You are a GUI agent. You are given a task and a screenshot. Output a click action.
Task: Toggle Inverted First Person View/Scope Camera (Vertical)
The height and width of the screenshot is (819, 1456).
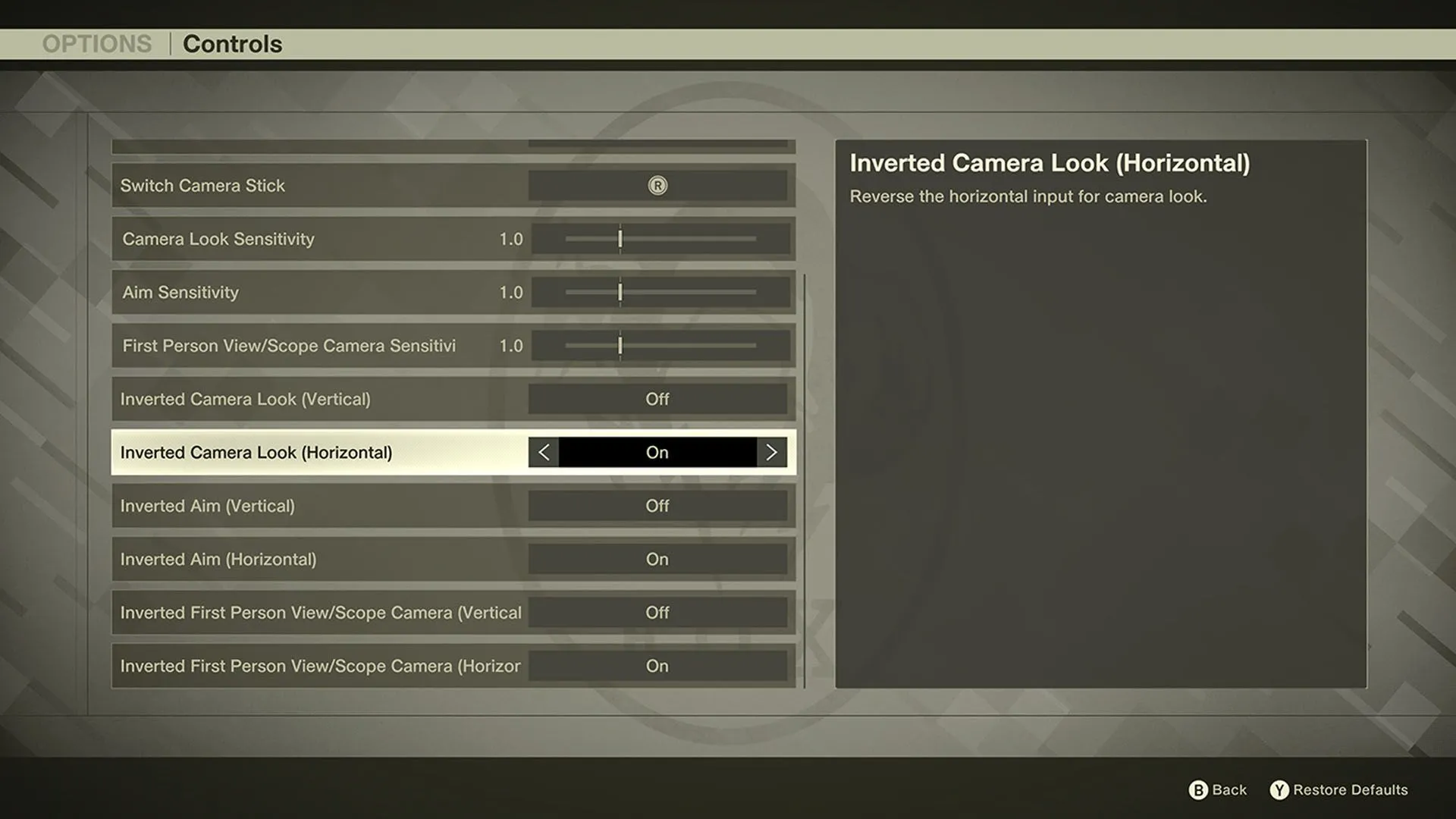click(657, 613)
